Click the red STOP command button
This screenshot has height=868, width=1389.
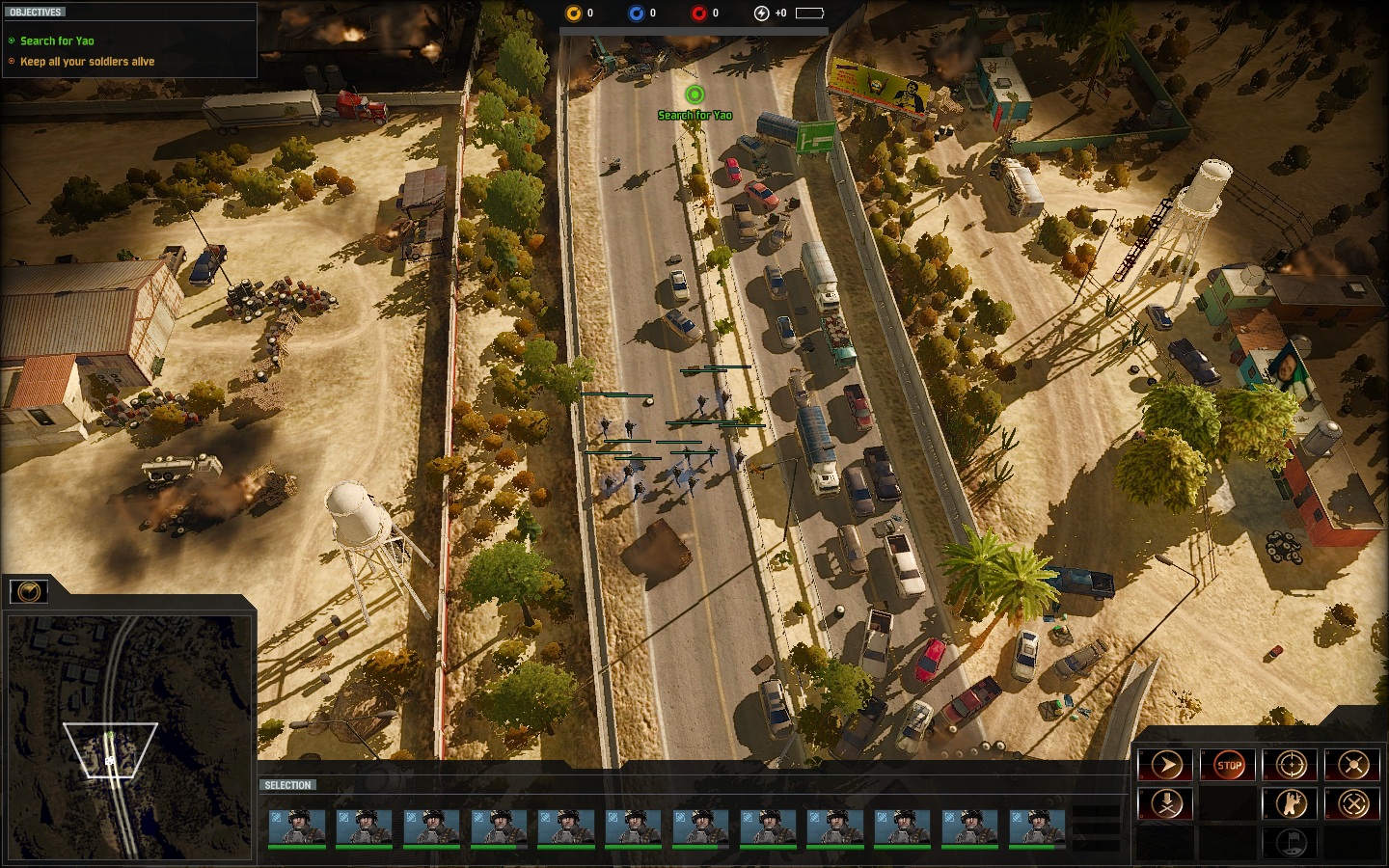click(x=1228, y=766)
